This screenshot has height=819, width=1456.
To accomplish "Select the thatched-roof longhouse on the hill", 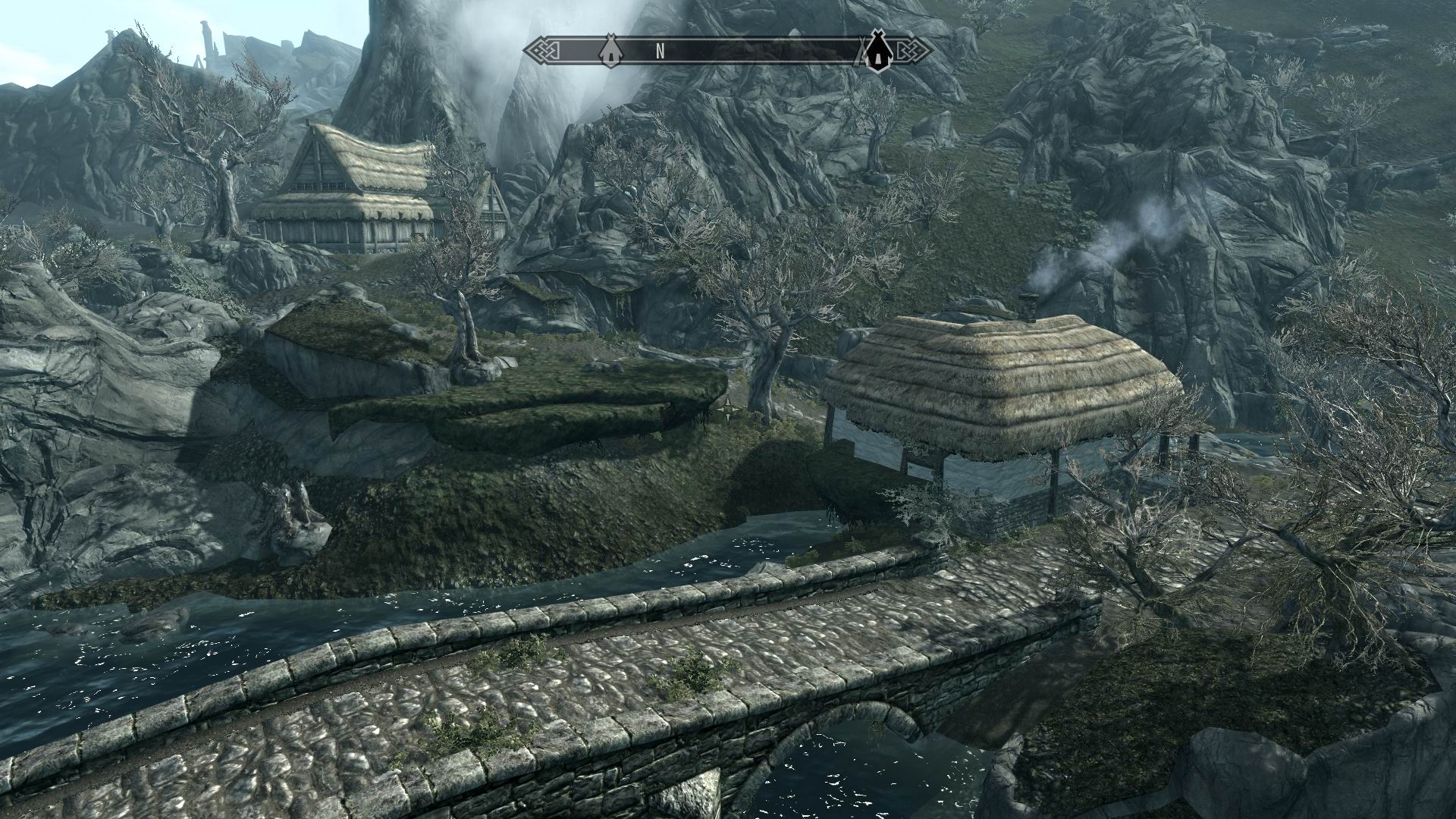I will click(x=356, y=190).
